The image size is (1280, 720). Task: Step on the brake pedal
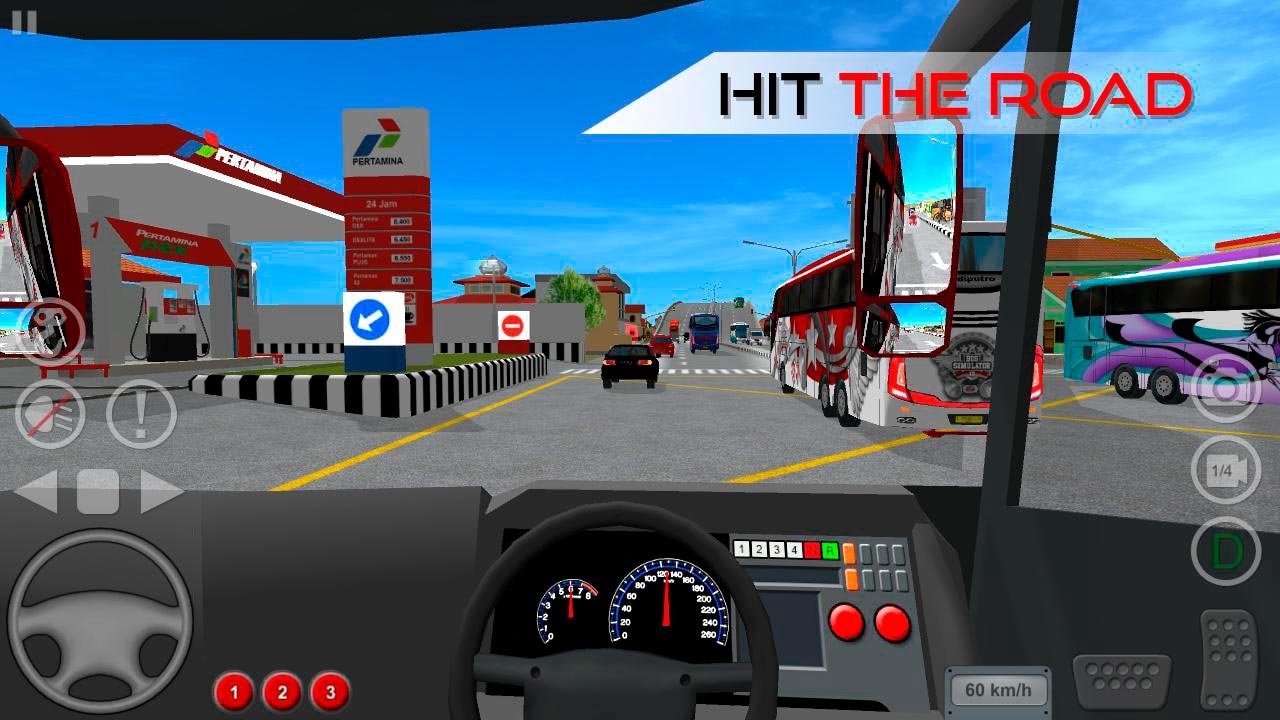[x=1121, y=682]
